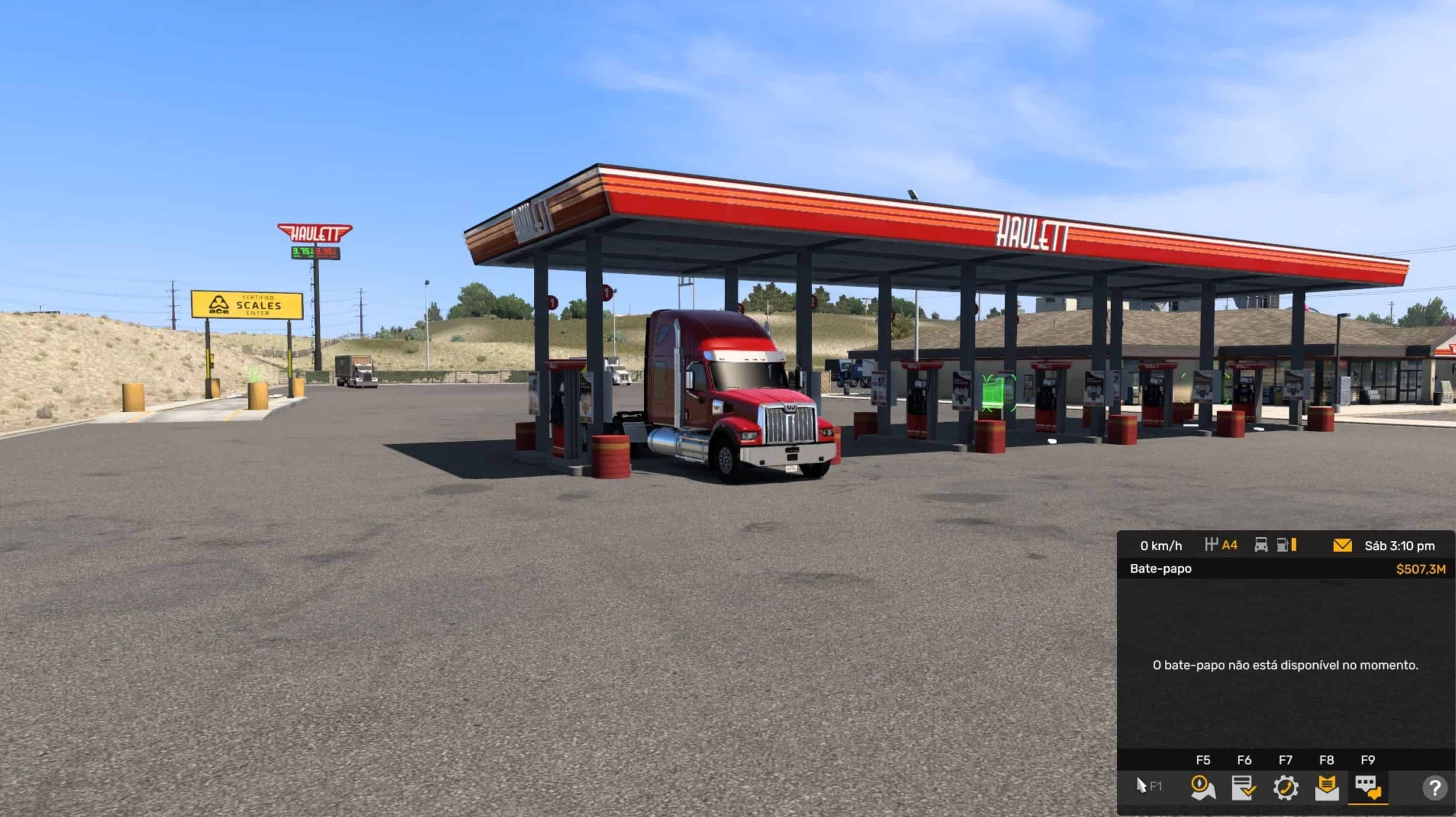
Task: Click the question mark help button
Action: 1435,787
